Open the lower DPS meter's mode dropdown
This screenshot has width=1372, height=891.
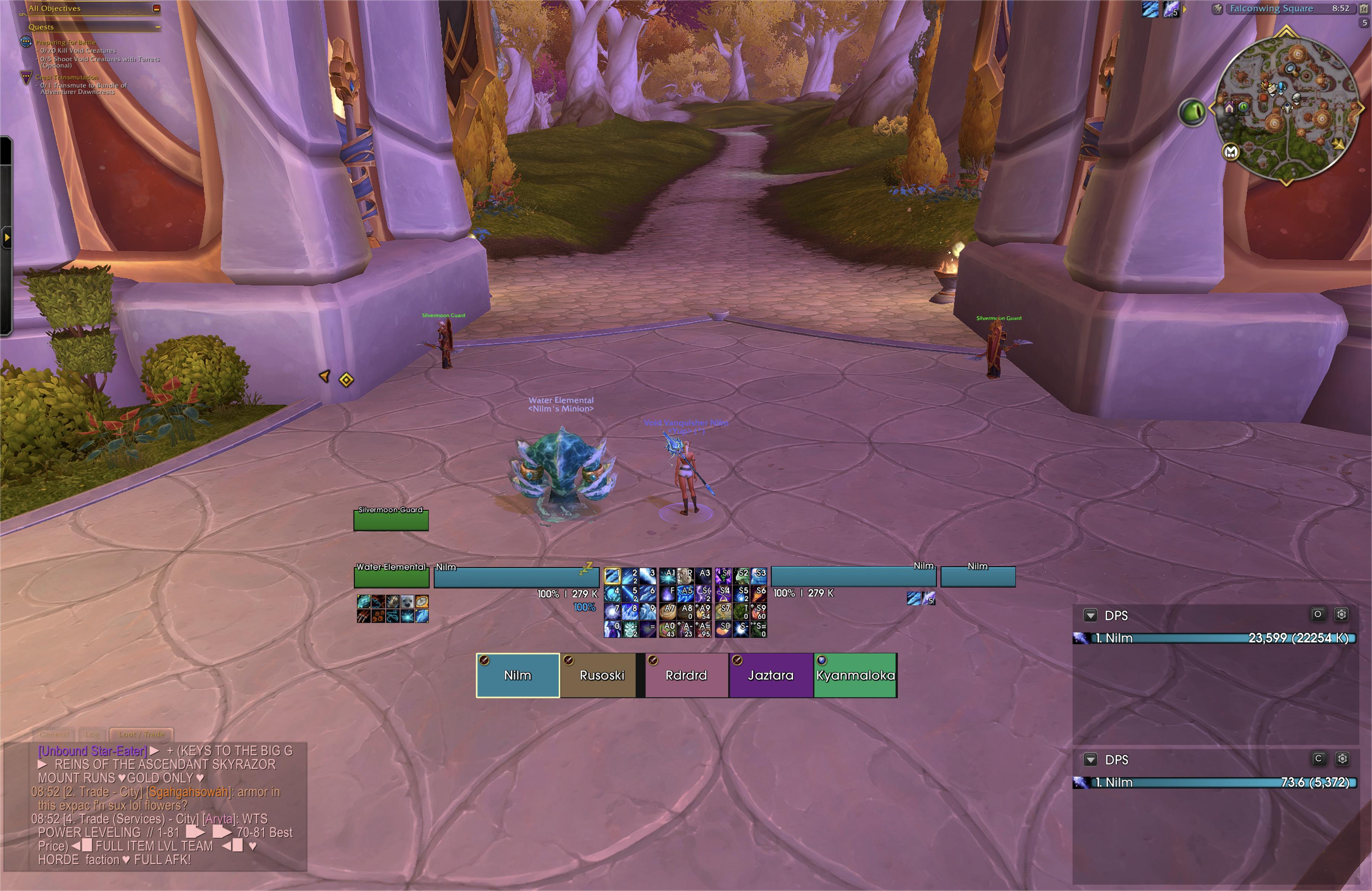[x=1090, y=760]
